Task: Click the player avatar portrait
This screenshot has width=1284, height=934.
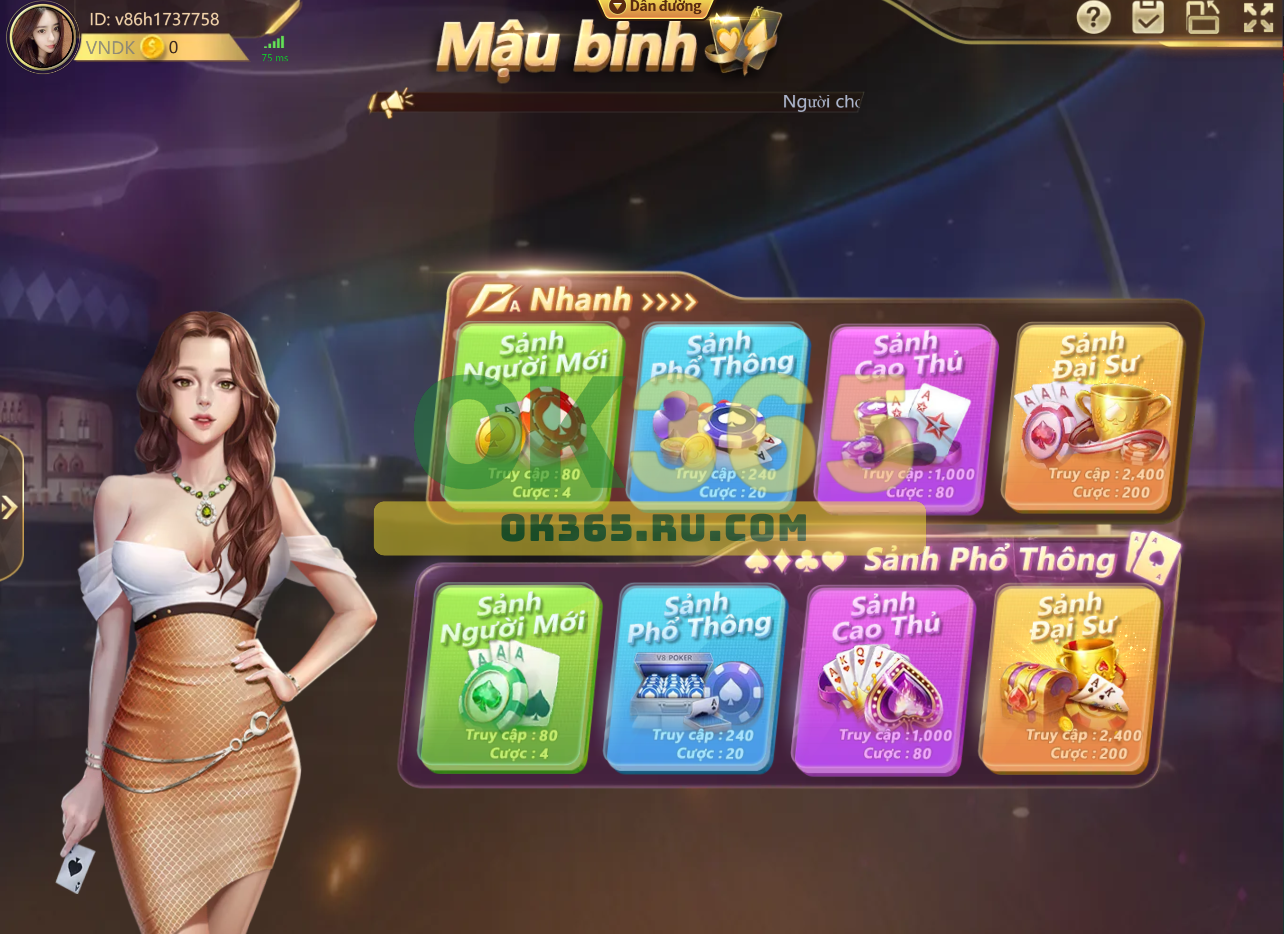Action: (x=43, y=37)
